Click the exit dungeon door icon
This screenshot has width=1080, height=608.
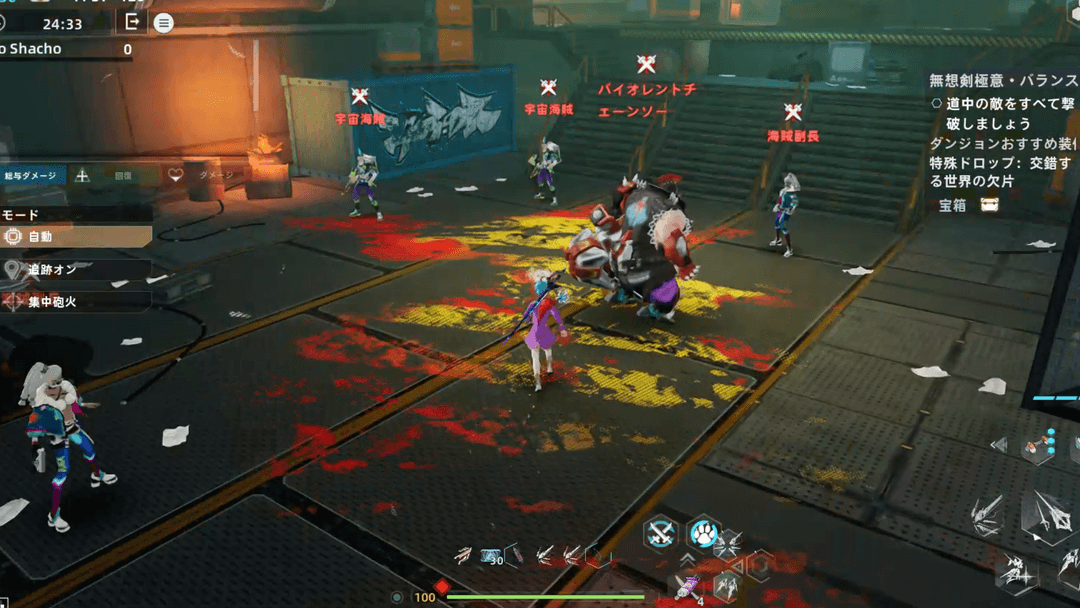pyautogui.click(x=131, y=21)
